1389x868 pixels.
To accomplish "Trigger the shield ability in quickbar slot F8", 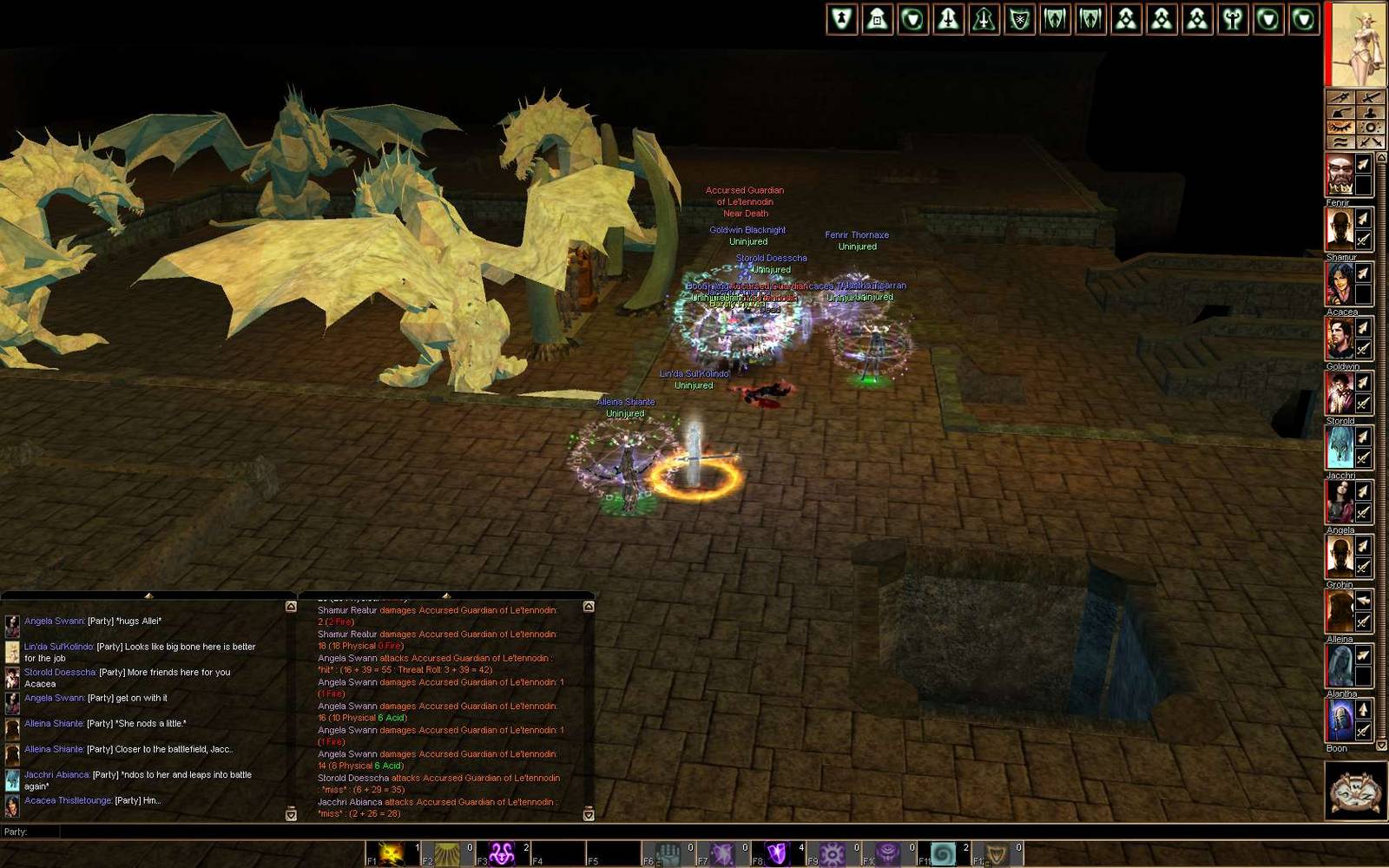I will coord(775,851).
